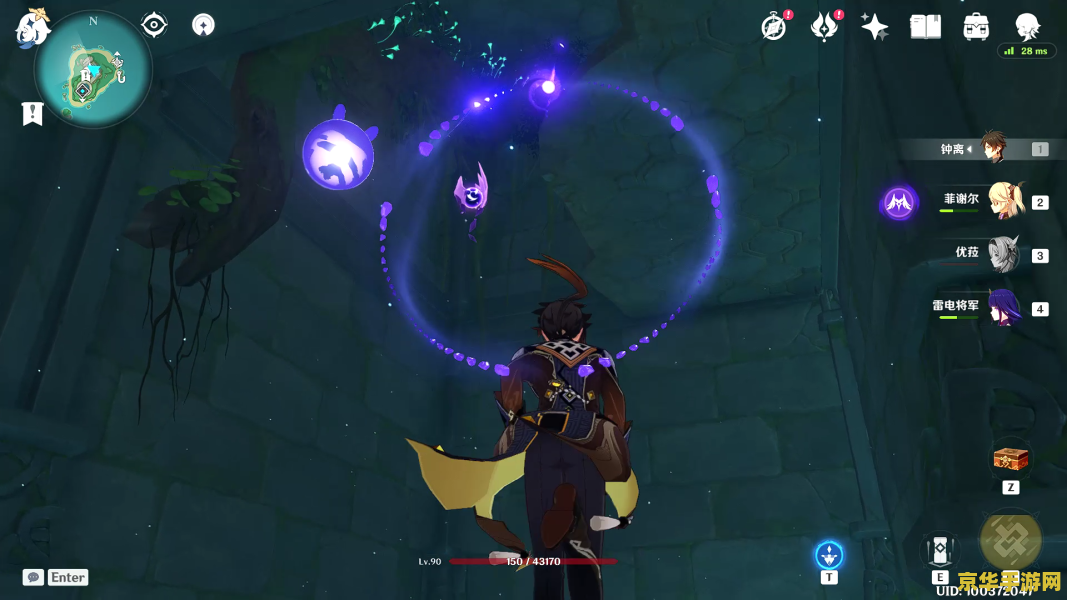The image size is (1067, 600).
Task: Open the Wish sparkle star icon
Action: tap(875, 27)
